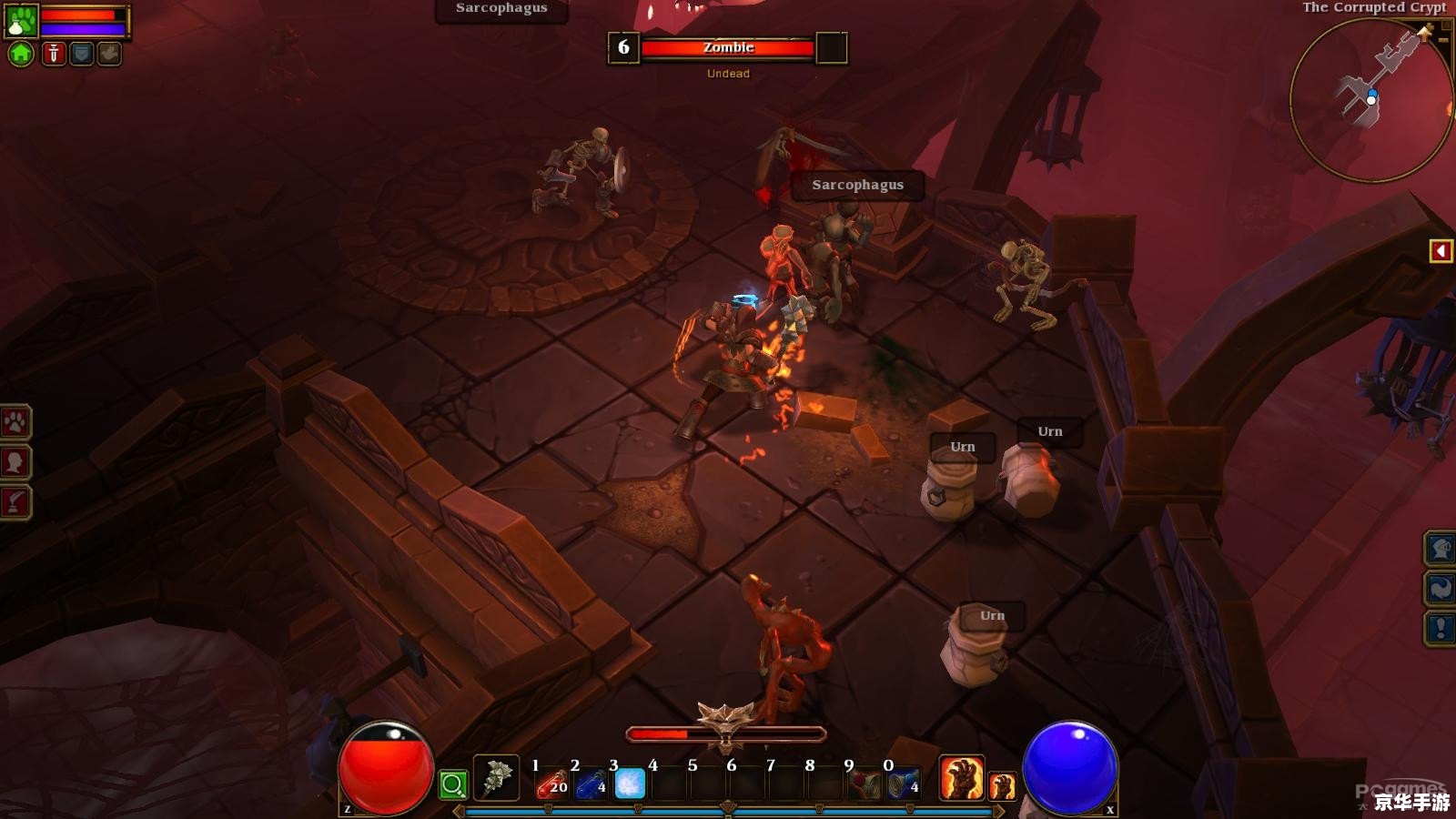Screen dimensions: 1456x819
Task: Toggle the green magnifying glass button
Action: (453, 784)
